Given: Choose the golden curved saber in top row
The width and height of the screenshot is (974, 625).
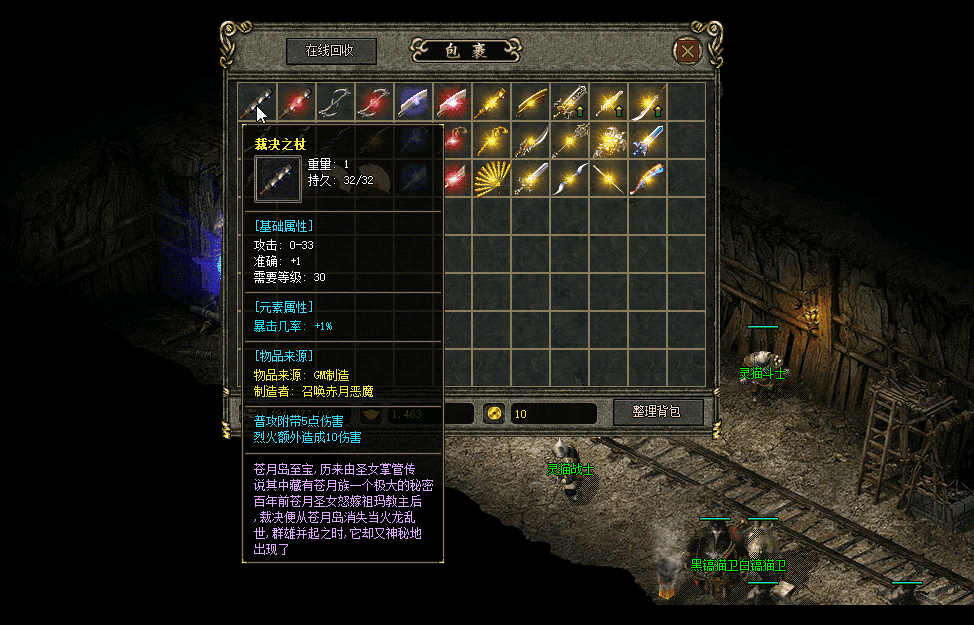Looking at the screenshot, I should (x=530, y=101).
